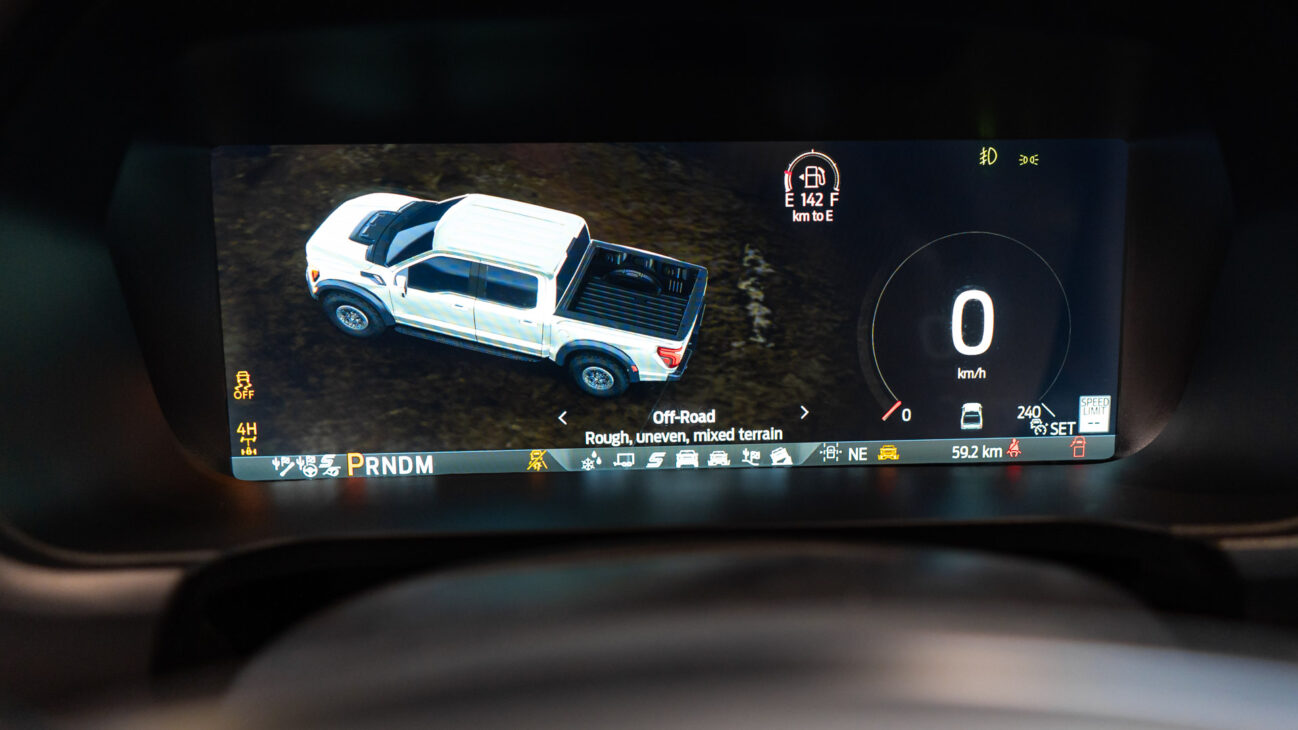Tap the red door ajar warning icon
Image resolution: width=1298 pixels, height=730 pixels.
pyautogui.click(x=1077, y=448)
